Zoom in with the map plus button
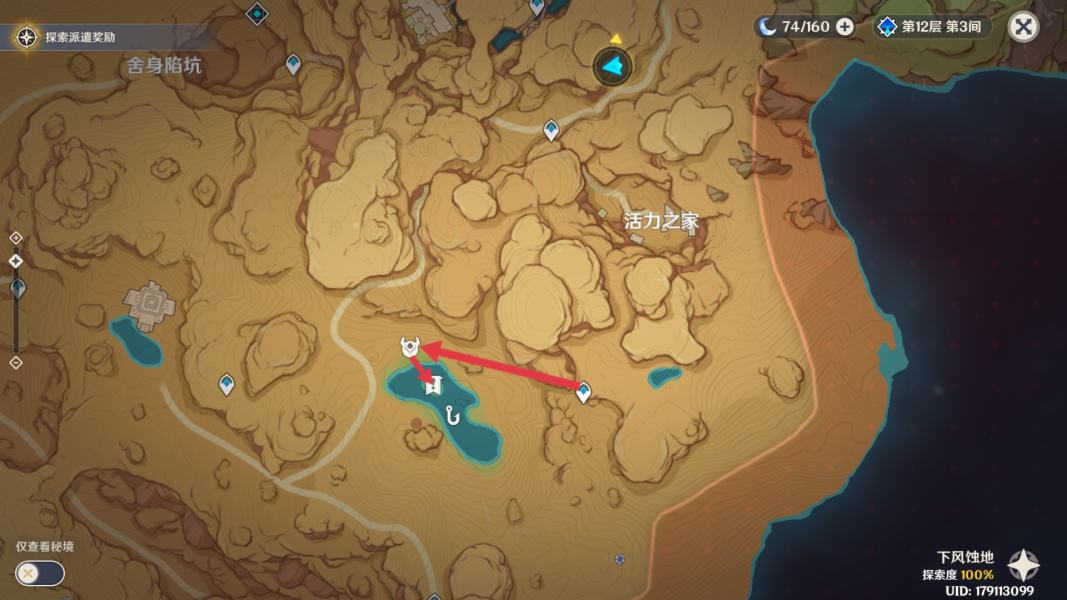 click(x=15, y=238)
